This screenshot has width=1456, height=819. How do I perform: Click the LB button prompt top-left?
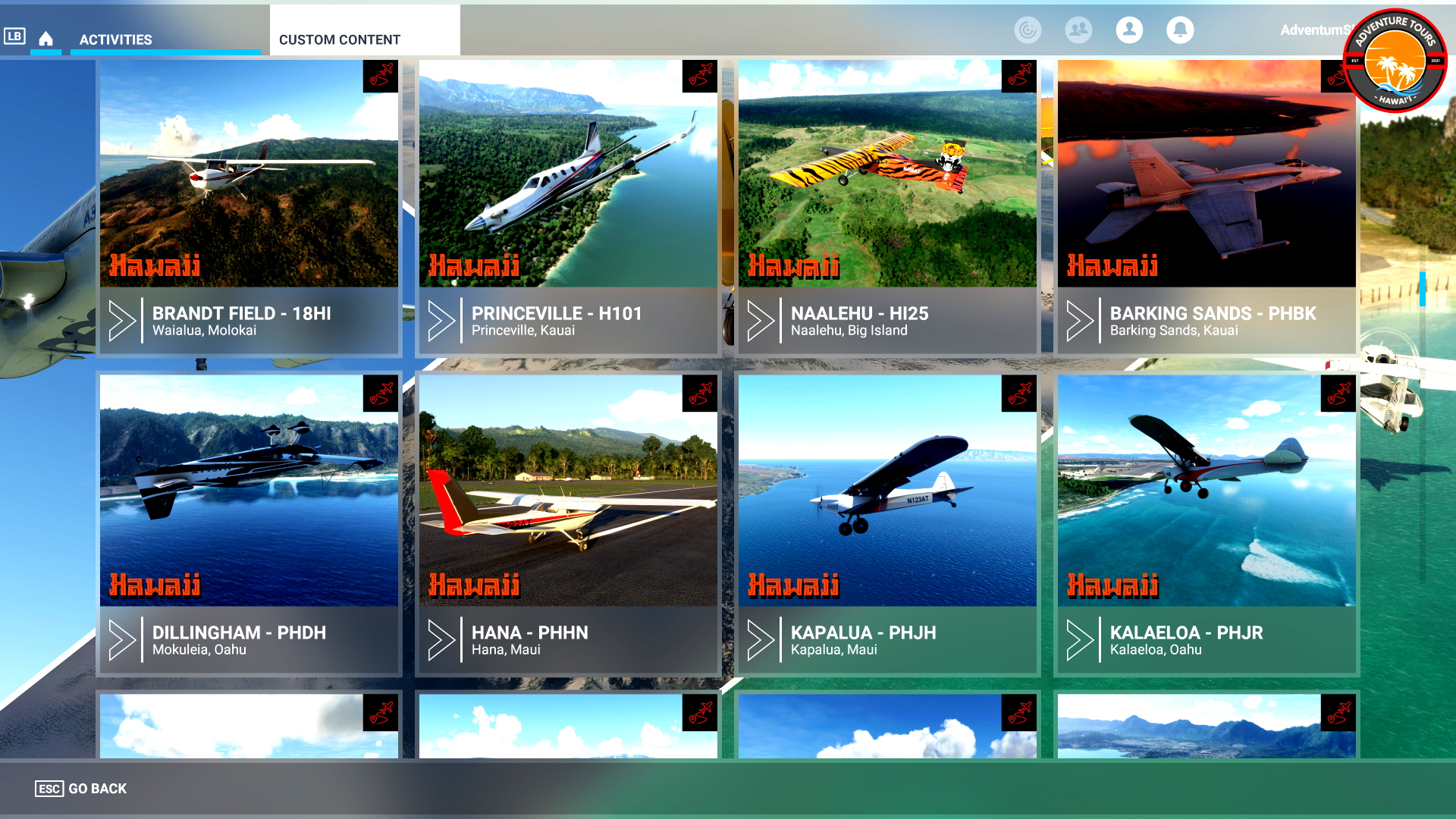(x=15, y=34)
